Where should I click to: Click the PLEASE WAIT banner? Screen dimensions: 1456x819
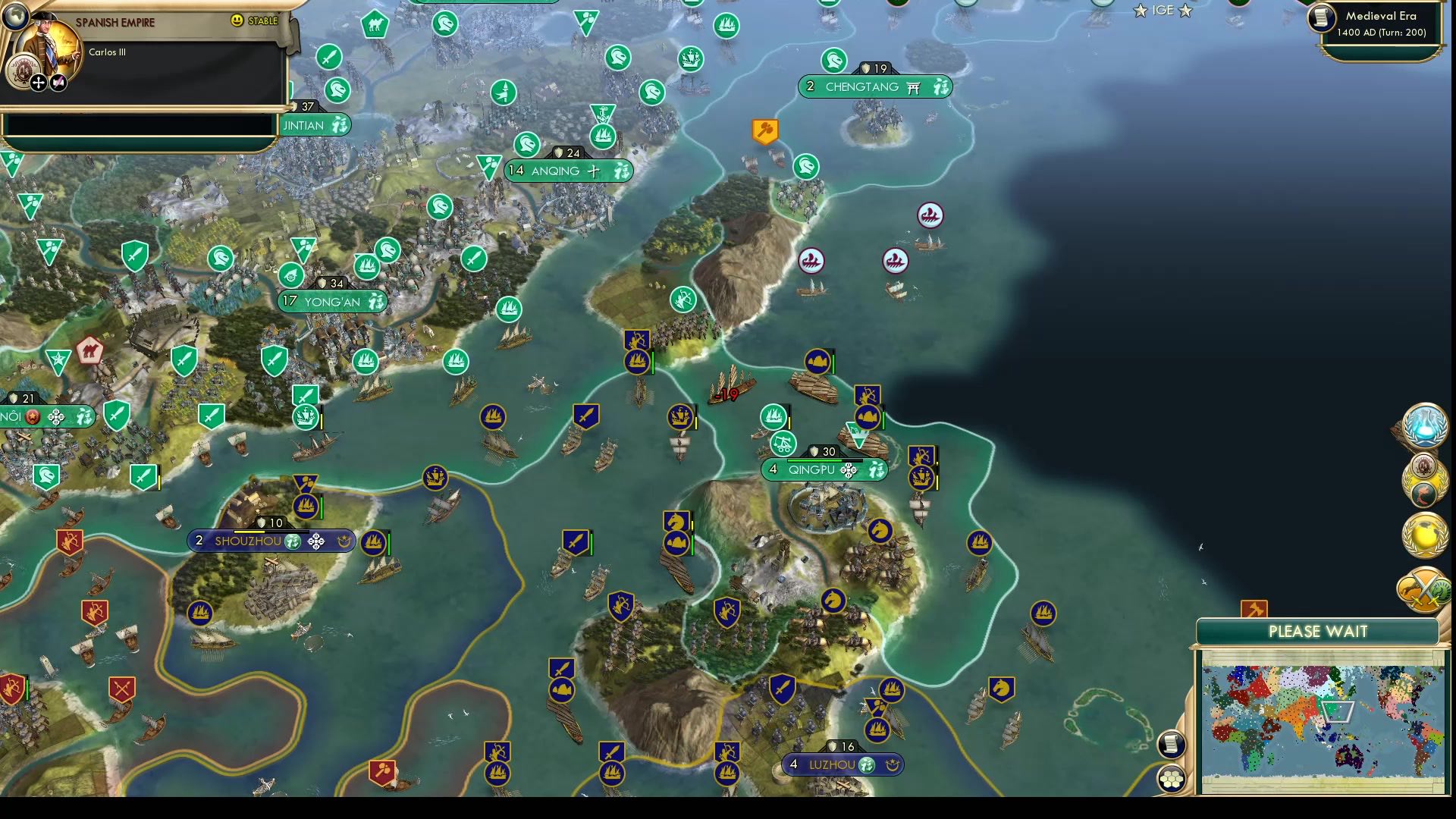coord(1317,631)
